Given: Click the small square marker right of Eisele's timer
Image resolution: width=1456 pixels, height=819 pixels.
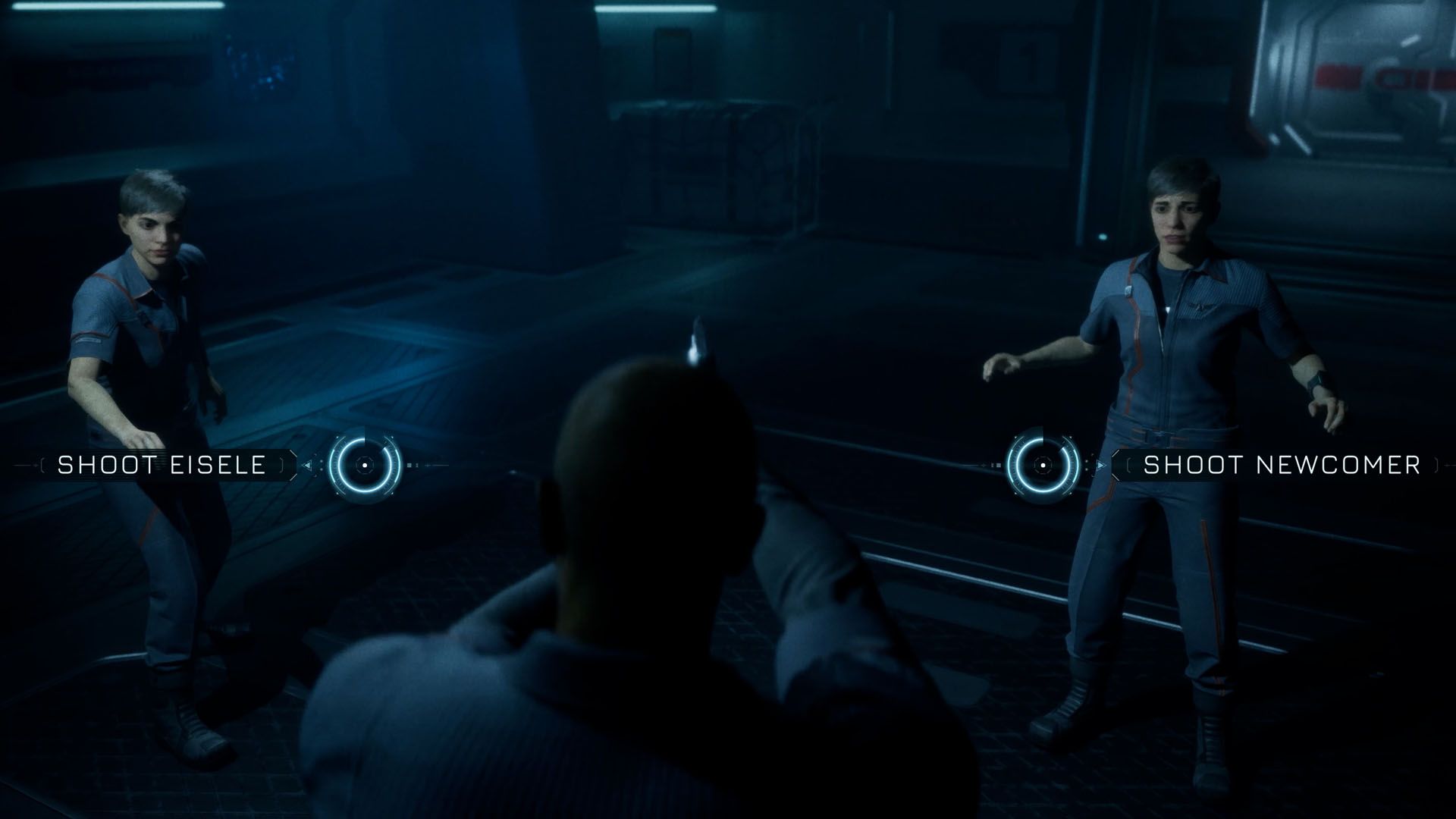Looking at the screenshot, I should click(x=409, y=465).
